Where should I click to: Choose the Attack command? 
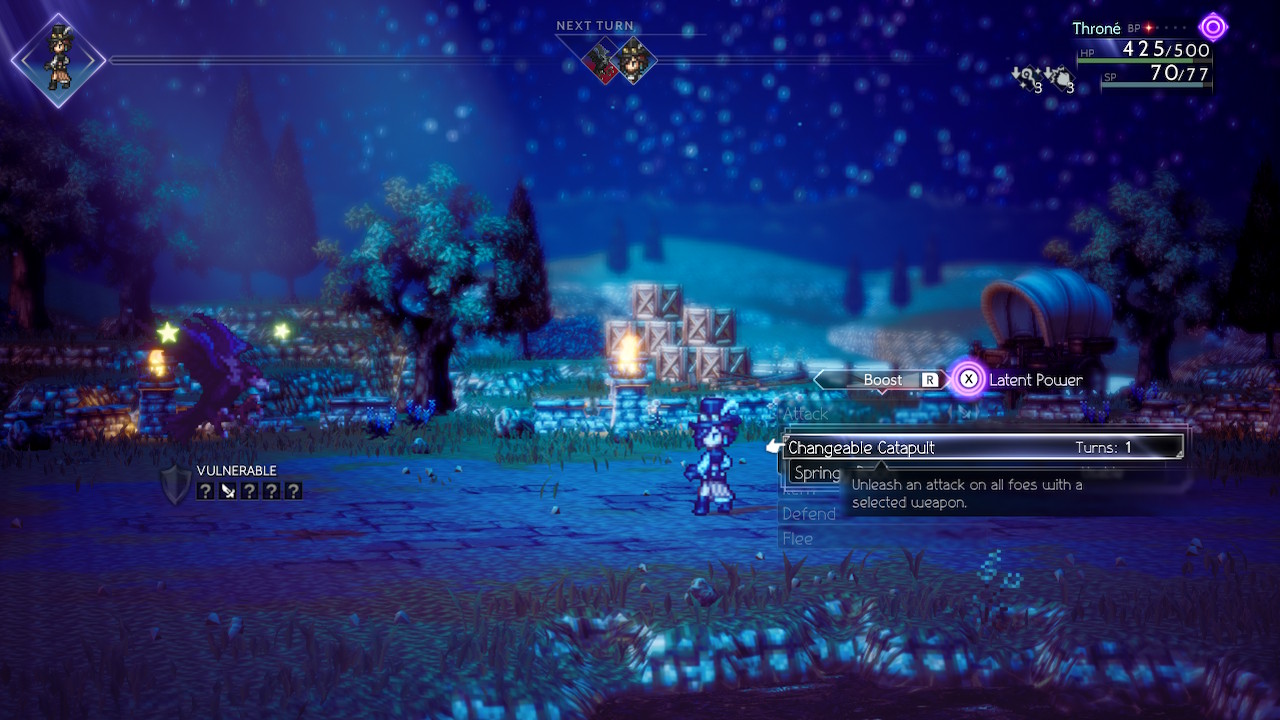[x=805, y=413]
